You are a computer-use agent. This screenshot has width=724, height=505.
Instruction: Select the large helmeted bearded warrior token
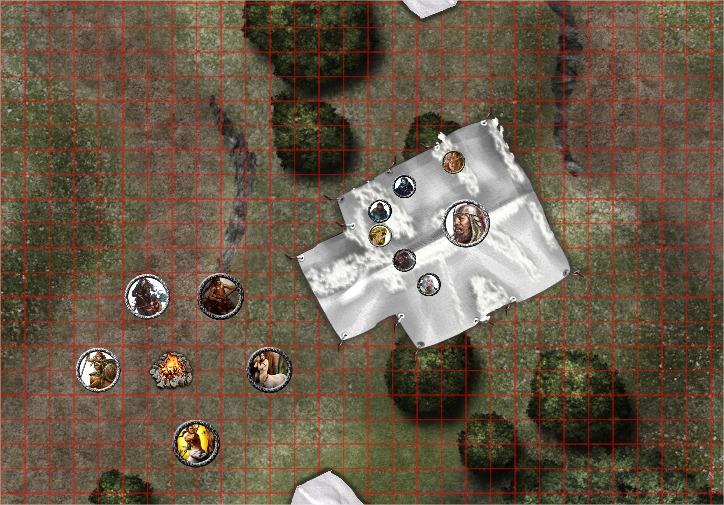465,224
